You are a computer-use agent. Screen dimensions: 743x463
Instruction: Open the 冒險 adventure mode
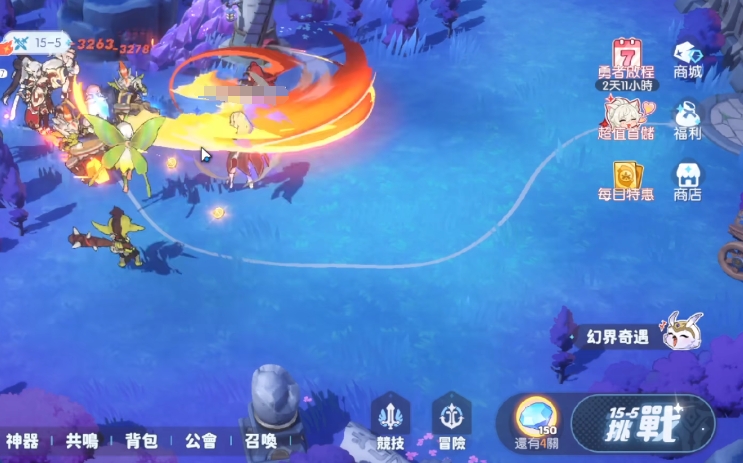(x=451, y=421)
